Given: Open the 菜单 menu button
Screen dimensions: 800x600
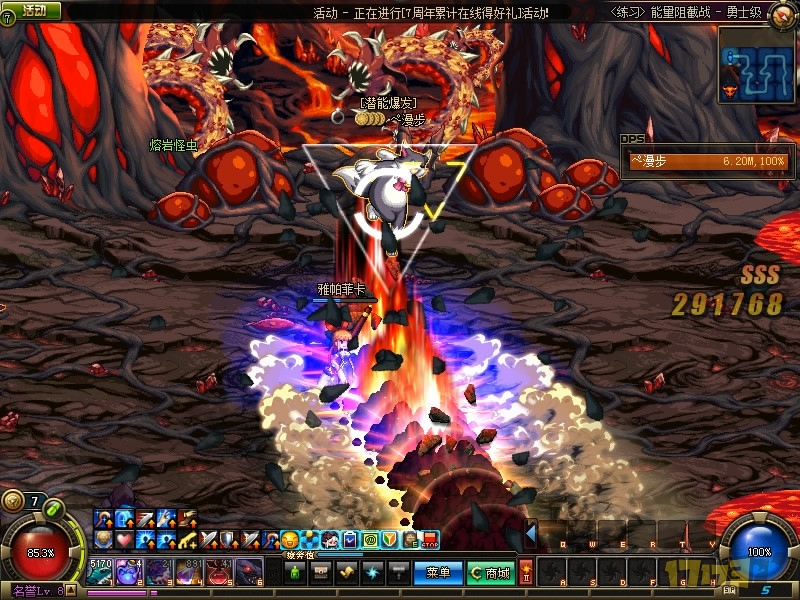Looking at the screenshot, I should point(438,573).
